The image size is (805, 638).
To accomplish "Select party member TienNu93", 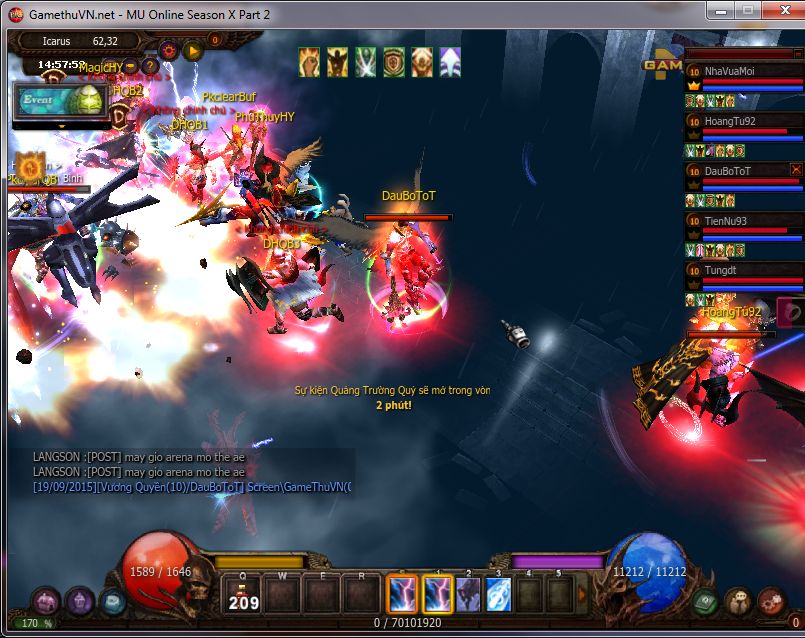I will [741, 221].
